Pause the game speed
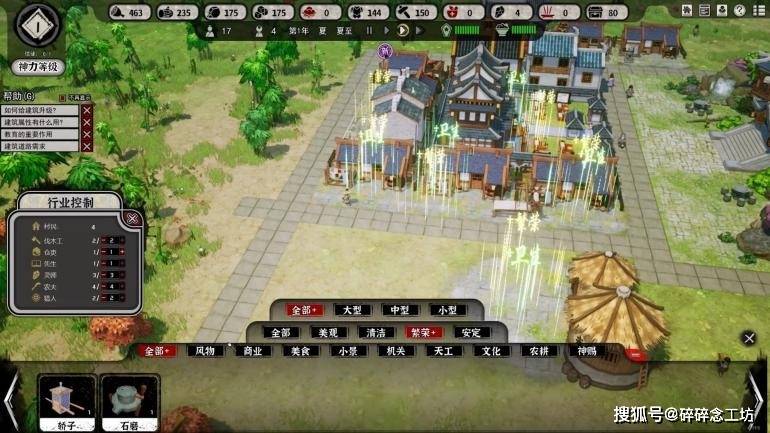 tap(369, 31)
